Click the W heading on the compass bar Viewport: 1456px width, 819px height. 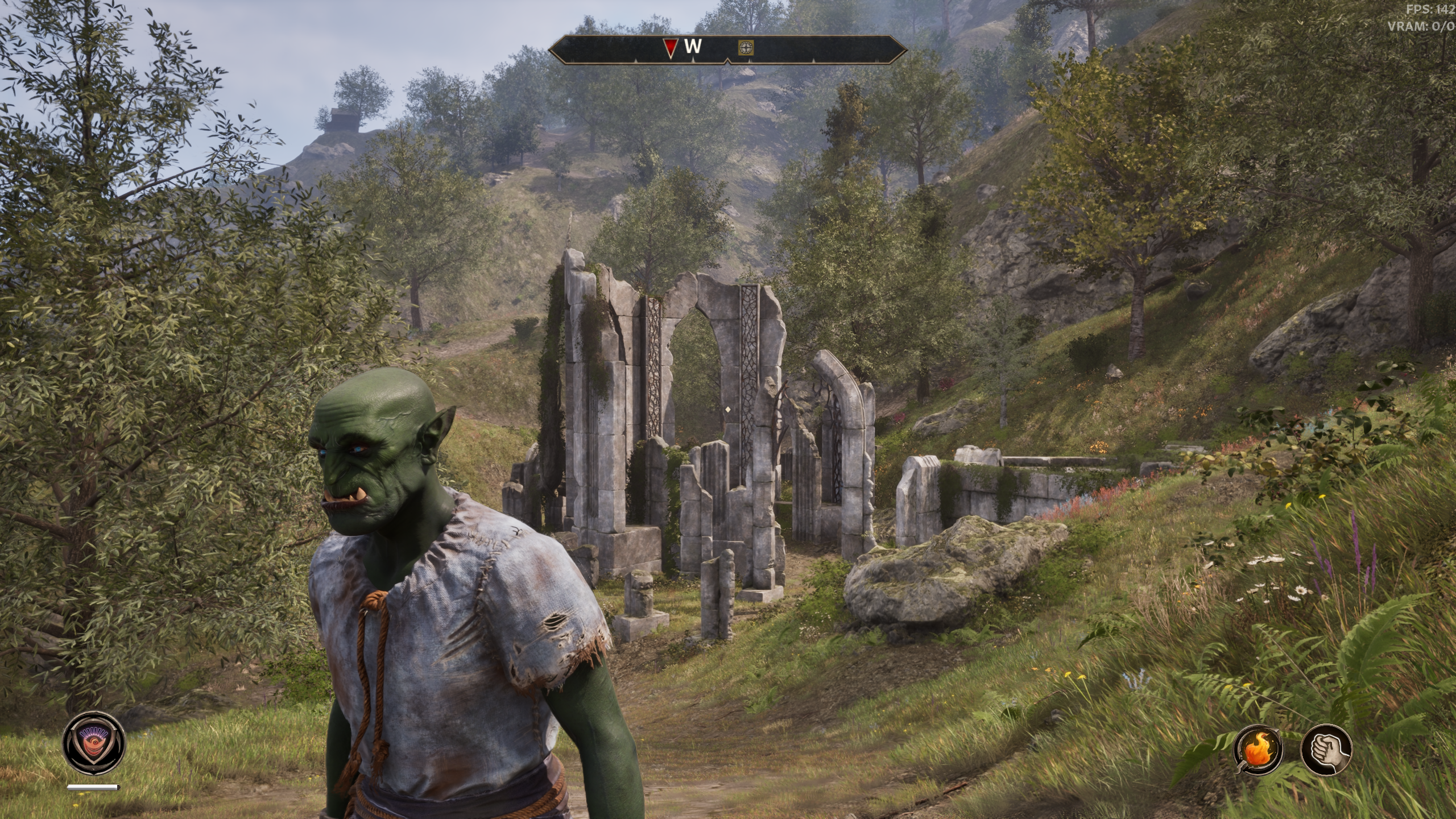click(693, 47)
